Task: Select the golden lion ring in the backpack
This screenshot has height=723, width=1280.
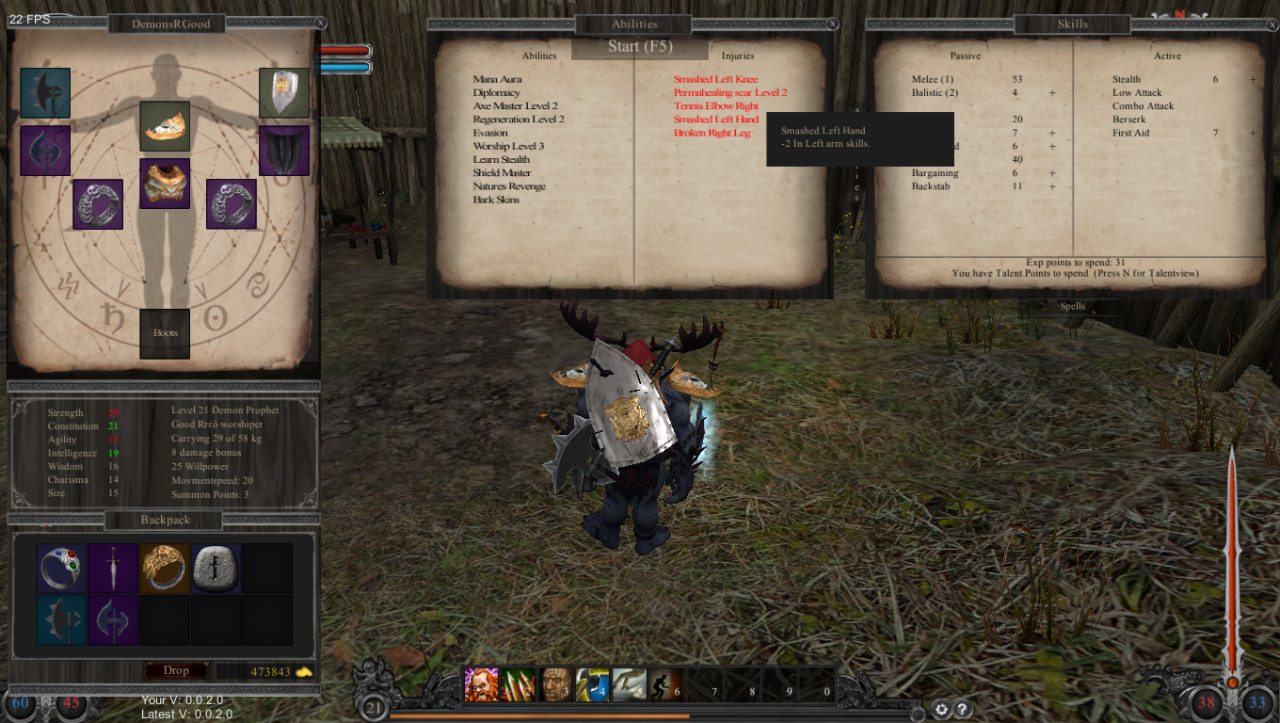Action: [164, 569]
